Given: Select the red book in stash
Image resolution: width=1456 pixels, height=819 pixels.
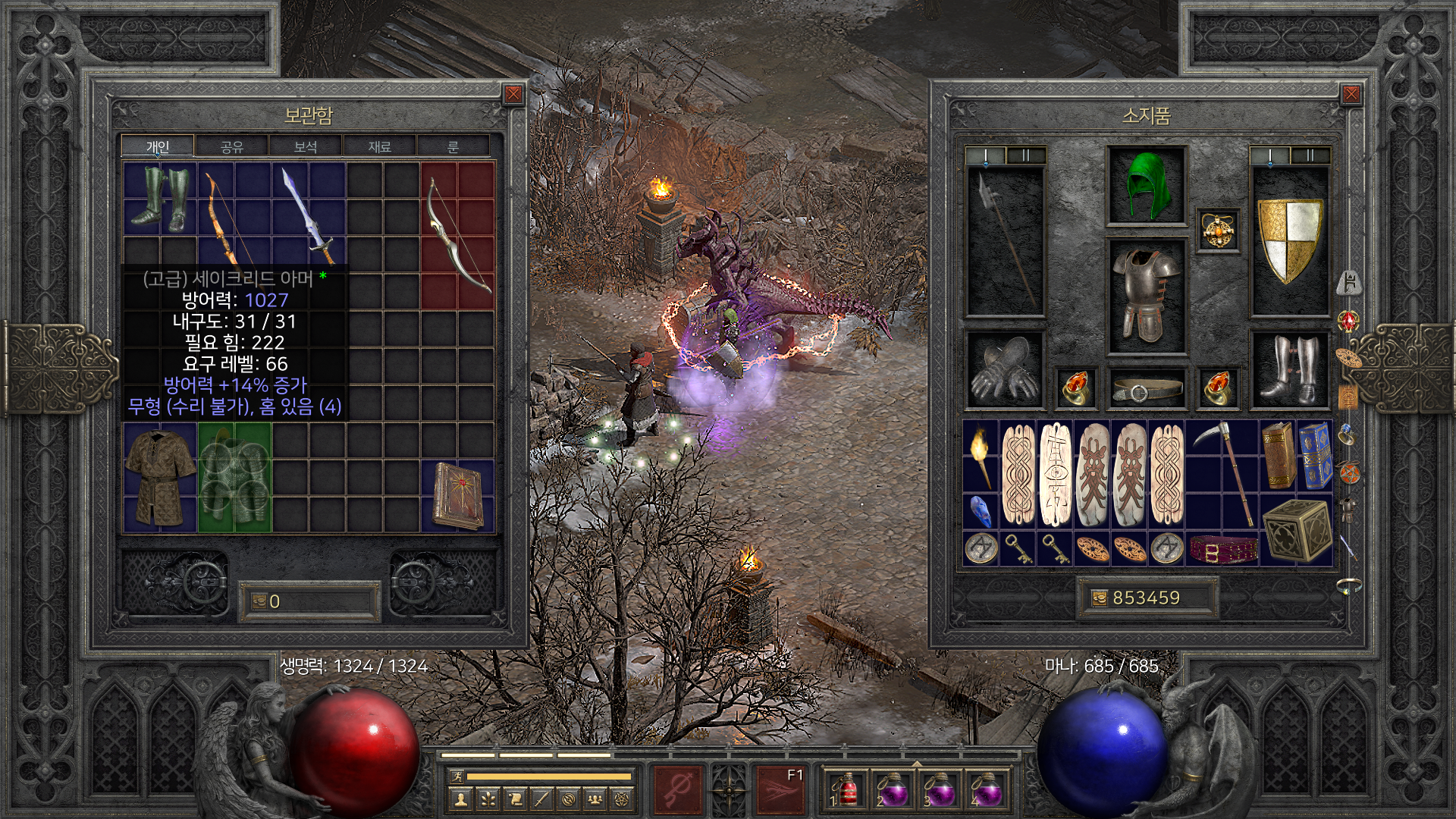Looking at the screenshot, I should (x=457, y=496).
